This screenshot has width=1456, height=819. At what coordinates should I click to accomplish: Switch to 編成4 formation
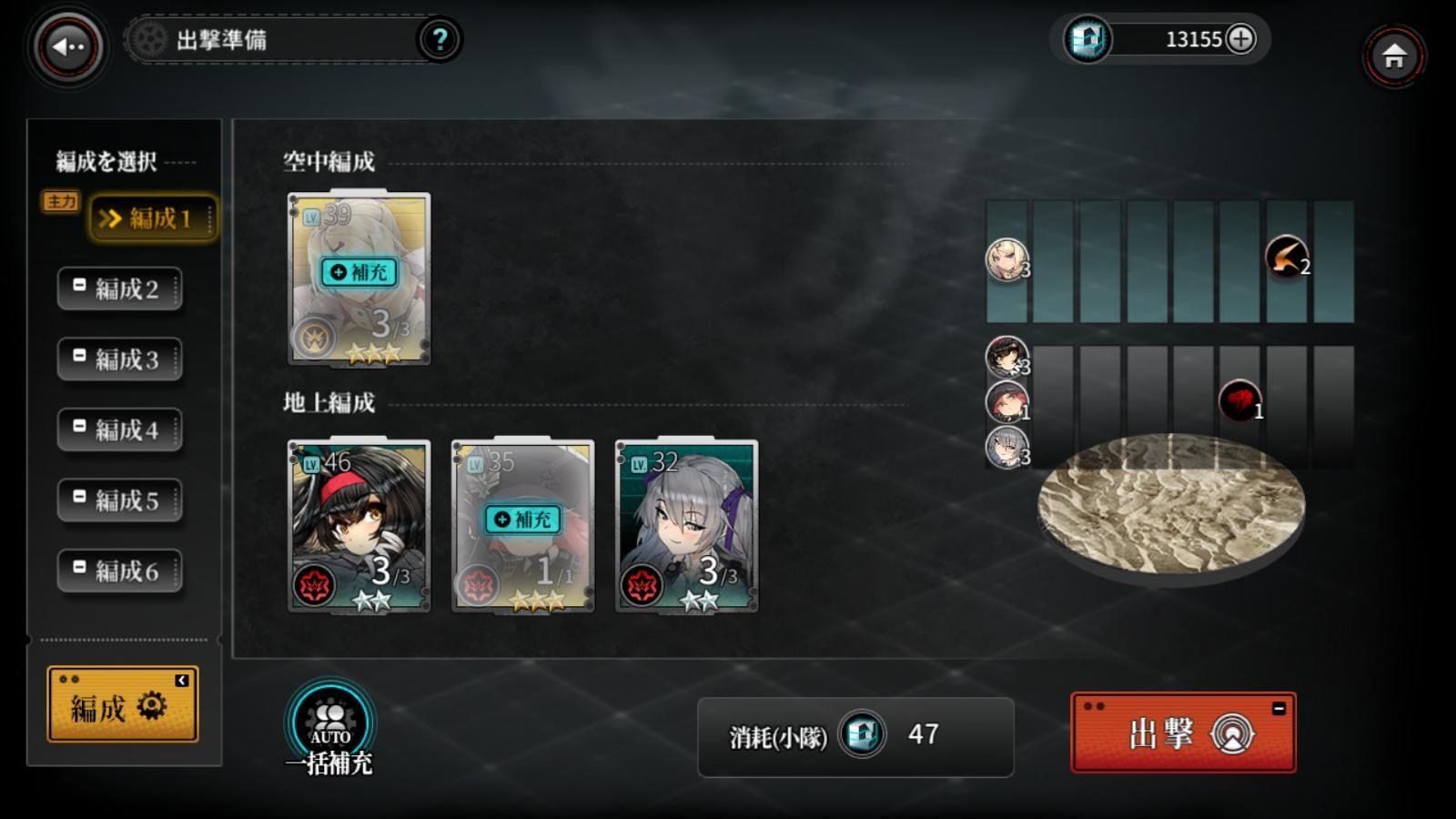point(120,430)
